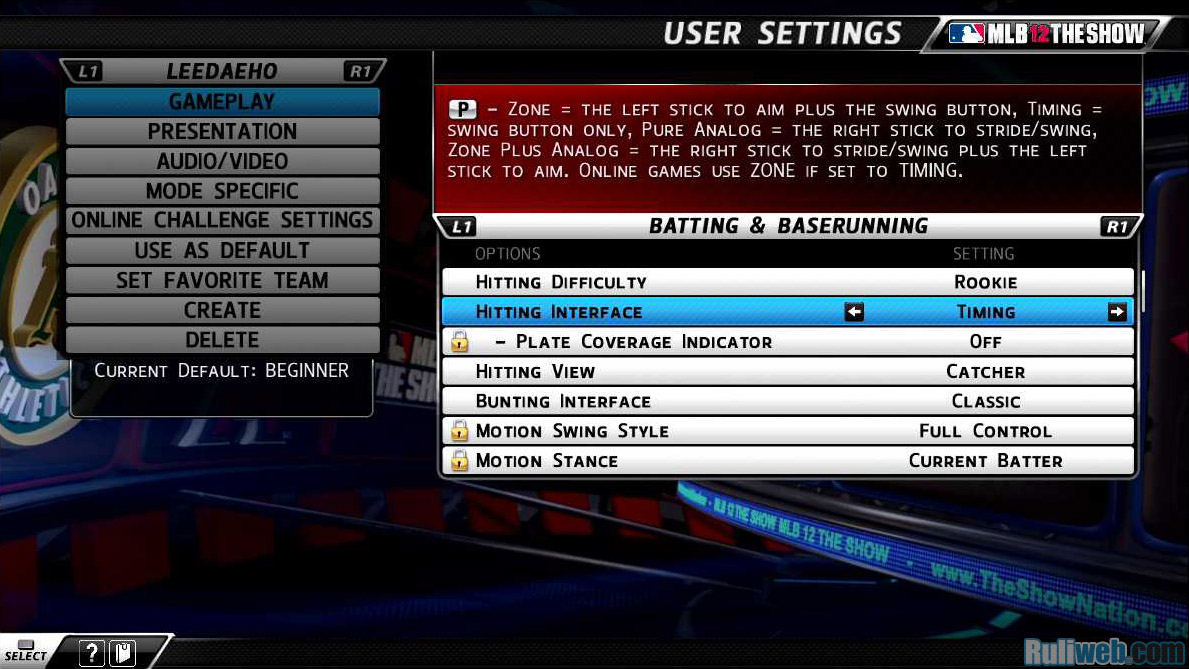1189x669 pixels.
Task: Go to Audio/Video settings
Action: pyautogui.click(x=222, y=161)
